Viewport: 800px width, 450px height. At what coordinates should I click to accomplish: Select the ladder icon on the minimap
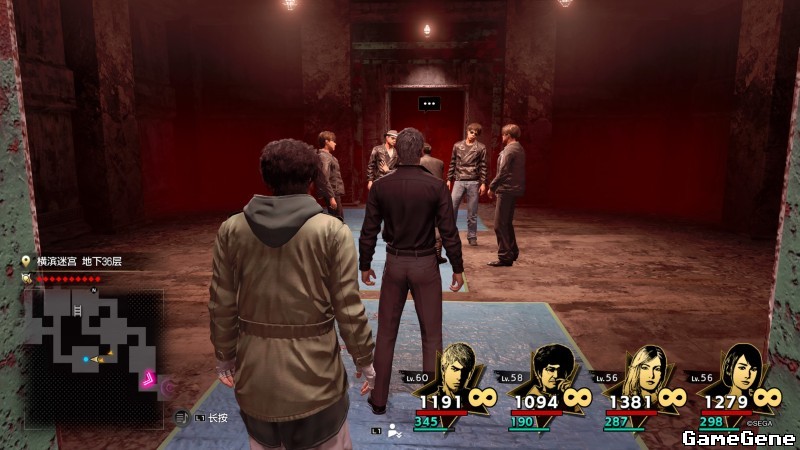coord(77,312)
